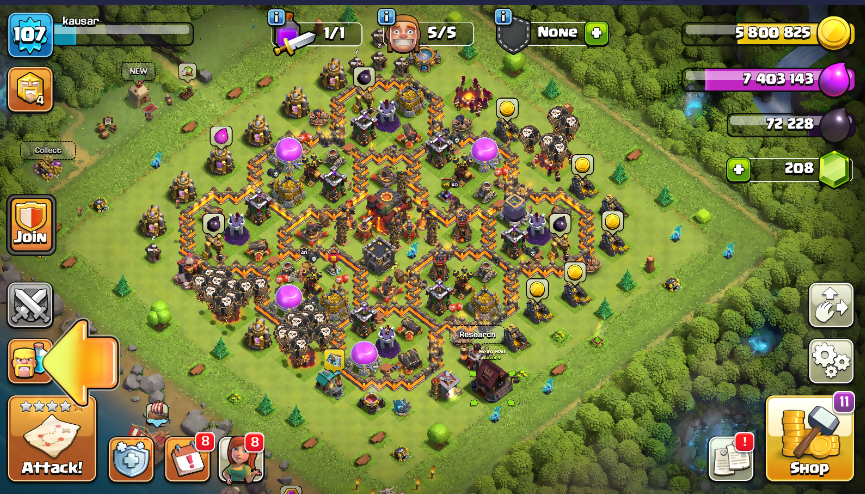Show info for the shield status
865x494 pixels.
click(x=503, y=17)
